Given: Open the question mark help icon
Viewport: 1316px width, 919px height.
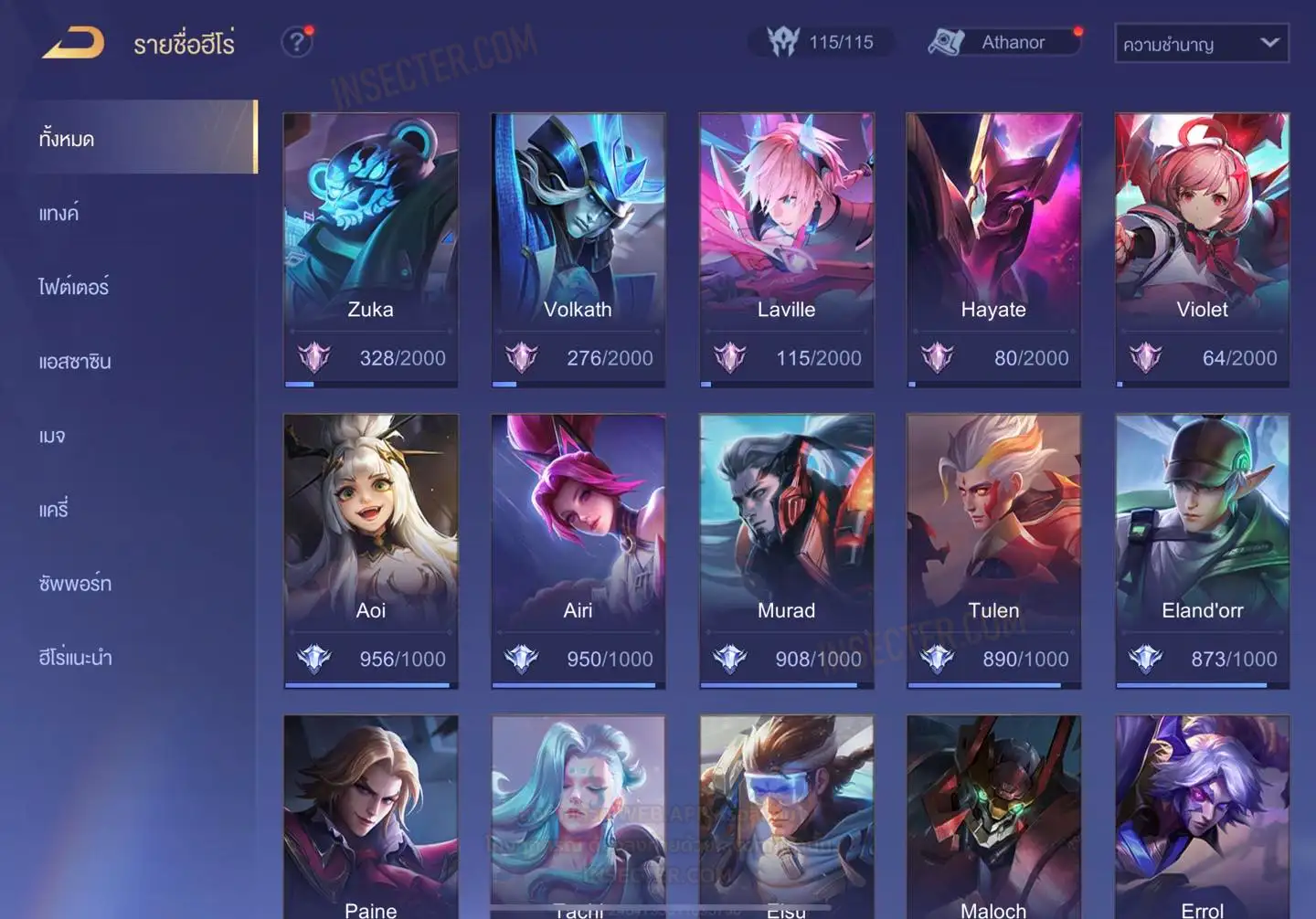Looking at the screenshot, I should 296,42.
